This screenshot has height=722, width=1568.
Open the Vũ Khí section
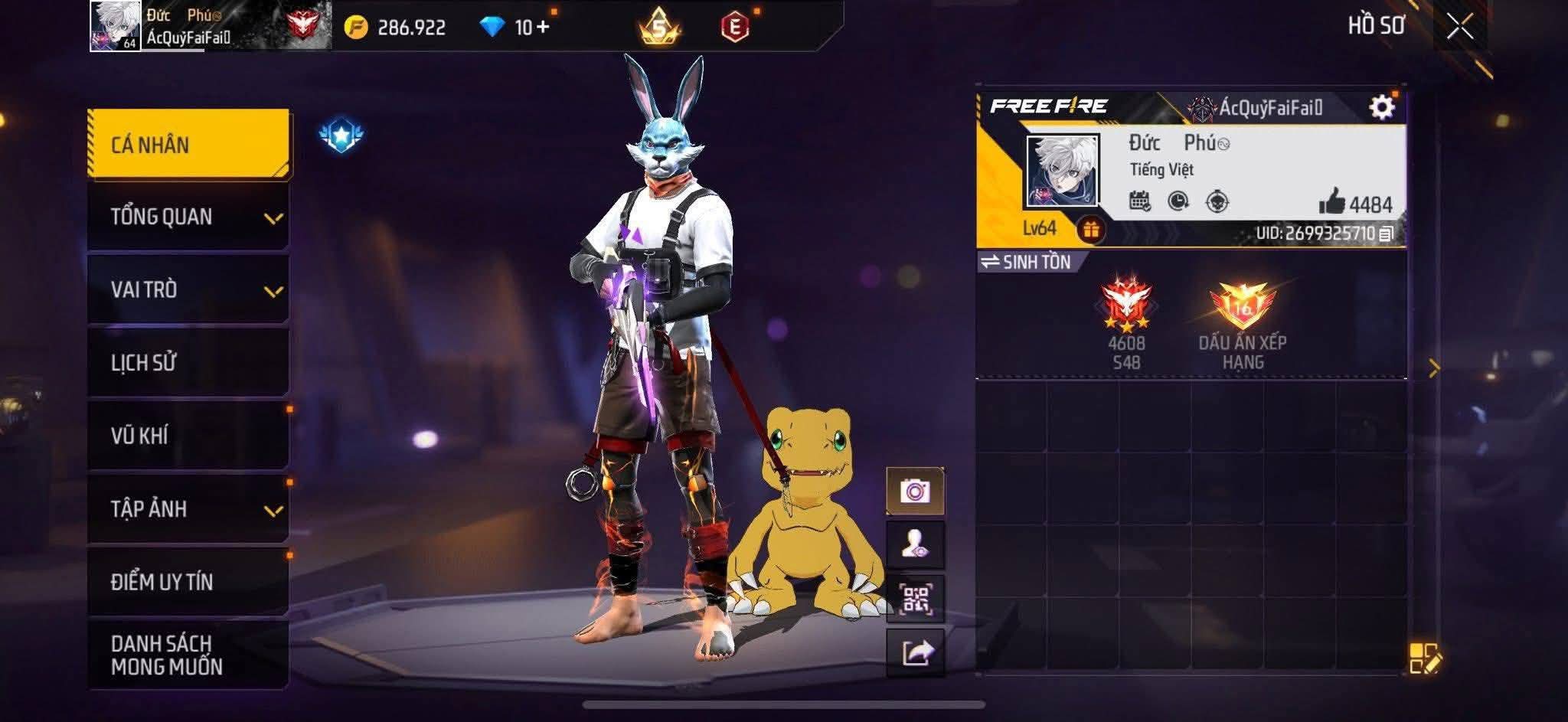coord(188,435)
